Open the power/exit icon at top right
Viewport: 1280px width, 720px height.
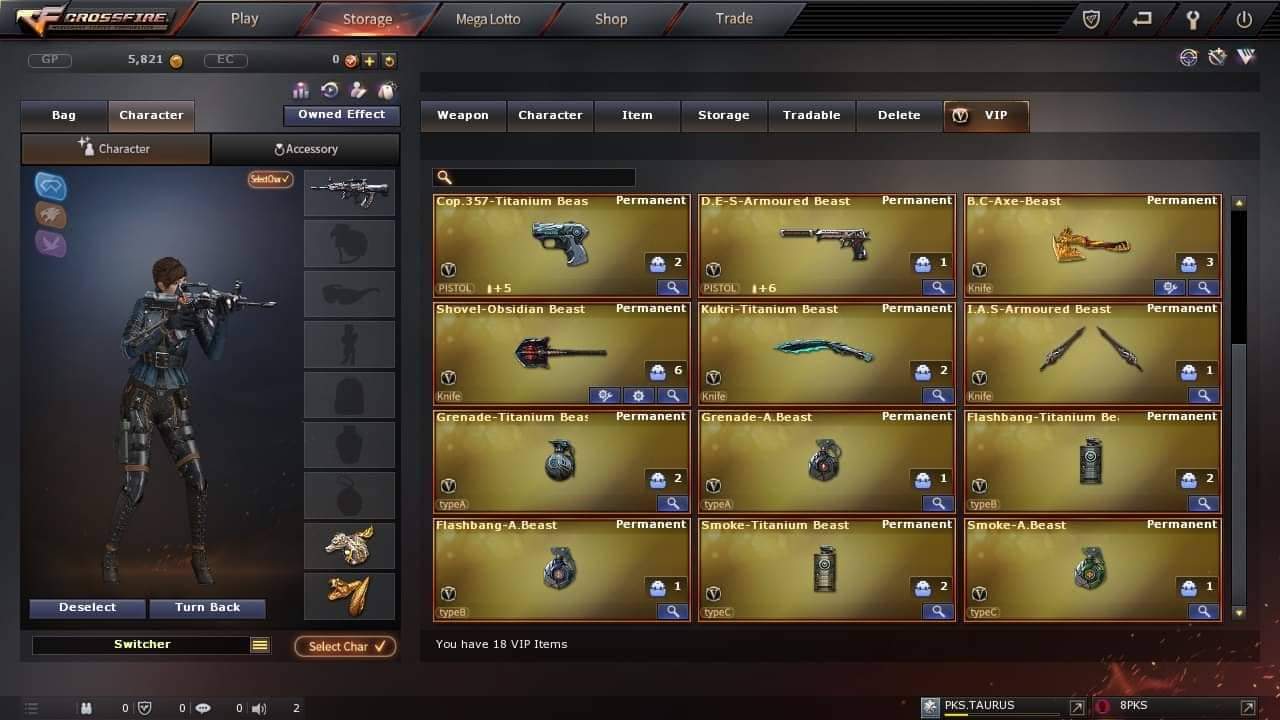point(1243,18)
